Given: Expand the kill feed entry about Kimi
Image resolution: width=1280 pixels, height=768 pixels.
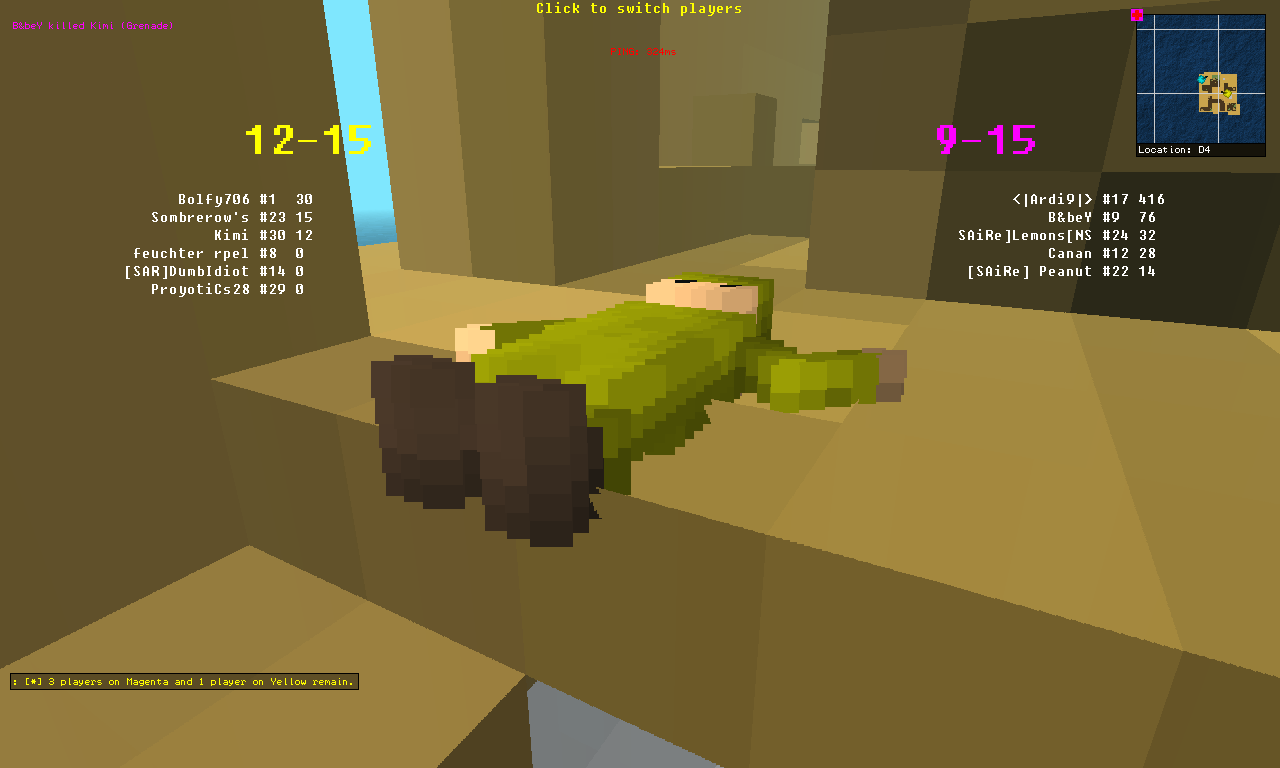Looking at the screenshot, I should click(92, 26).
